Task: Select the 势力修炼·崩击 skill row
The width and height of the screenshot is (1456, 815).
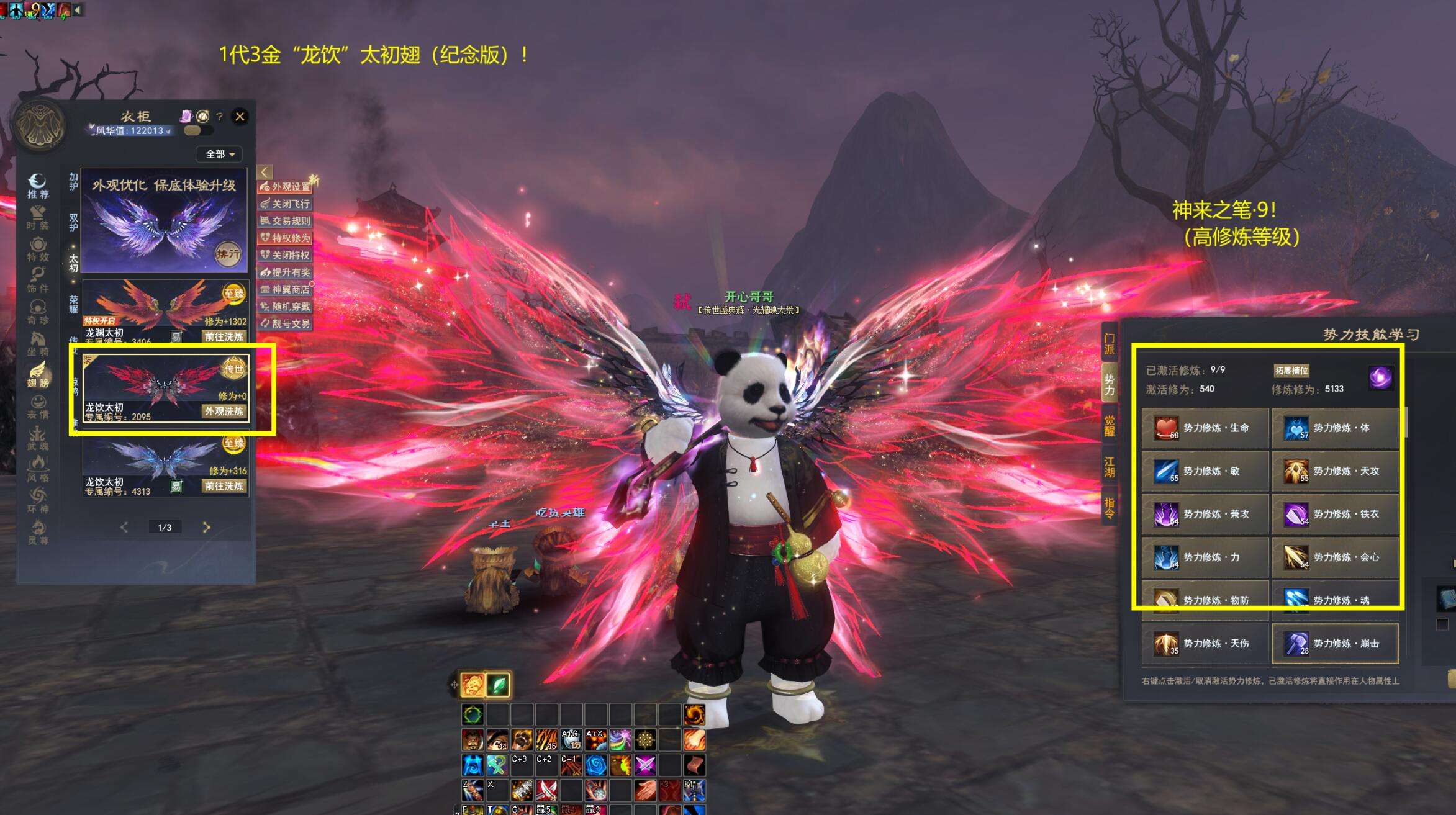Action: (1335, 644)
